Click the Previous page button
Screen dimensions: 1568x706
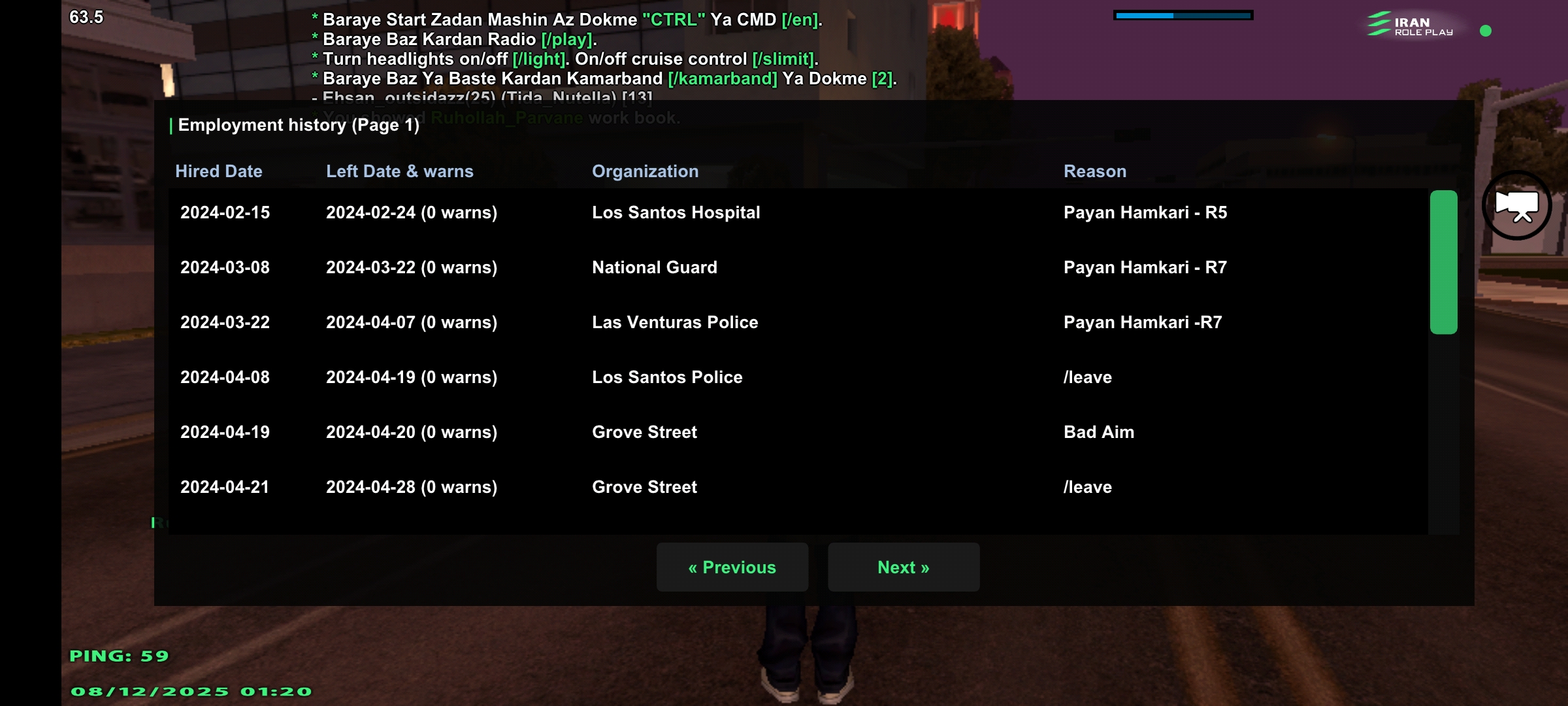coord(732,567)
